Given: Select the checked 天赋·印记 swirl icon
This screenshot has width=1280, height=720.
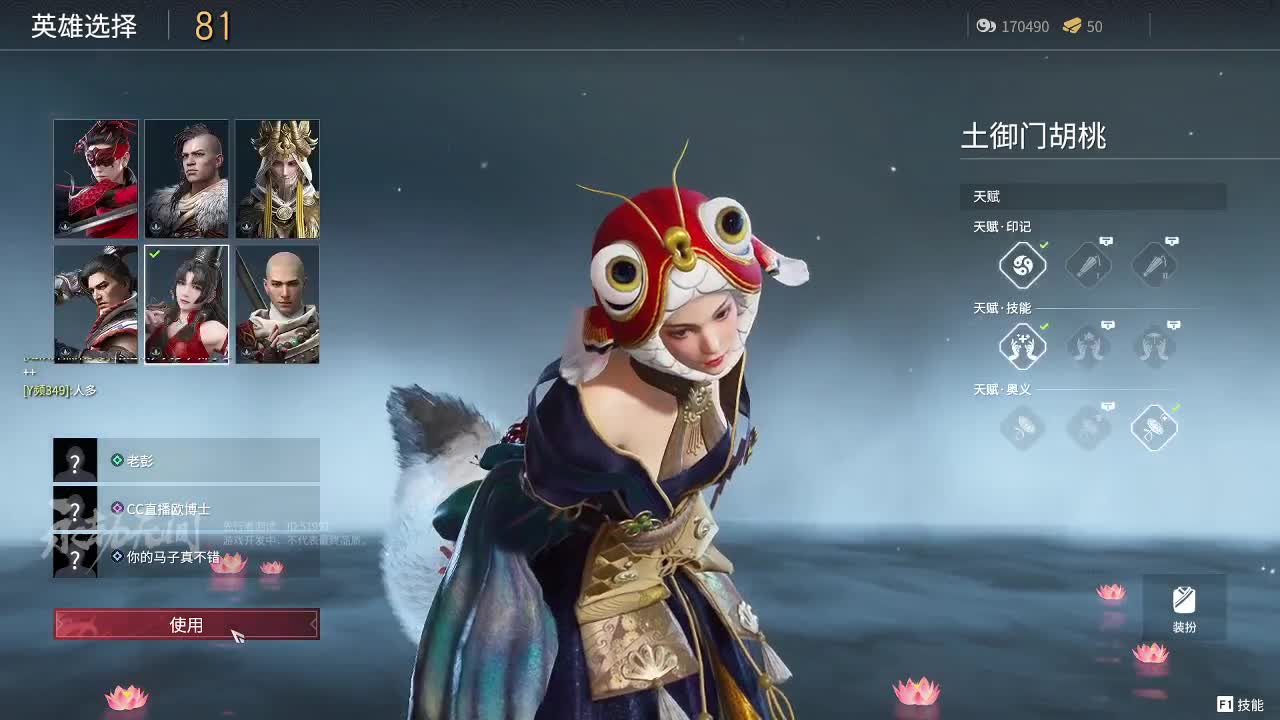Looking at the screenshot, I should coord(1023,265).
